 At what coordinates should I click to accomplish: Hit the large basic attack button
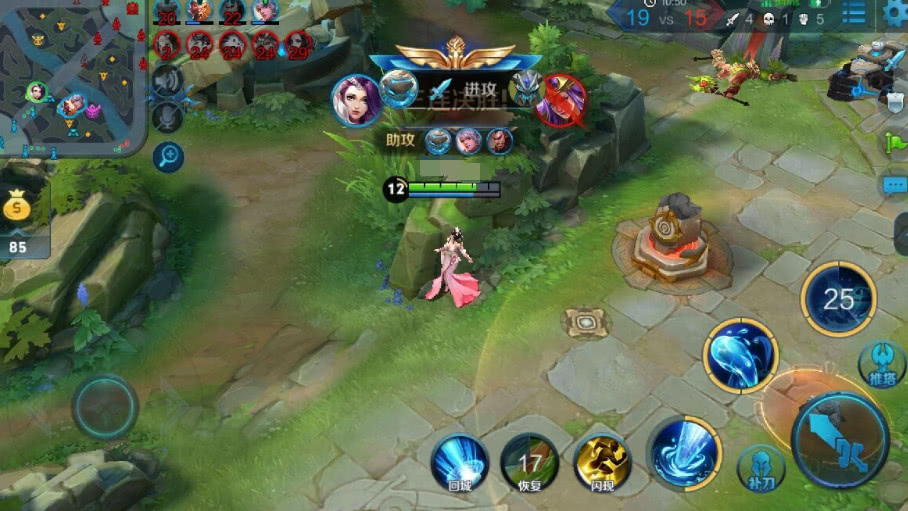[x=840, y=440]
